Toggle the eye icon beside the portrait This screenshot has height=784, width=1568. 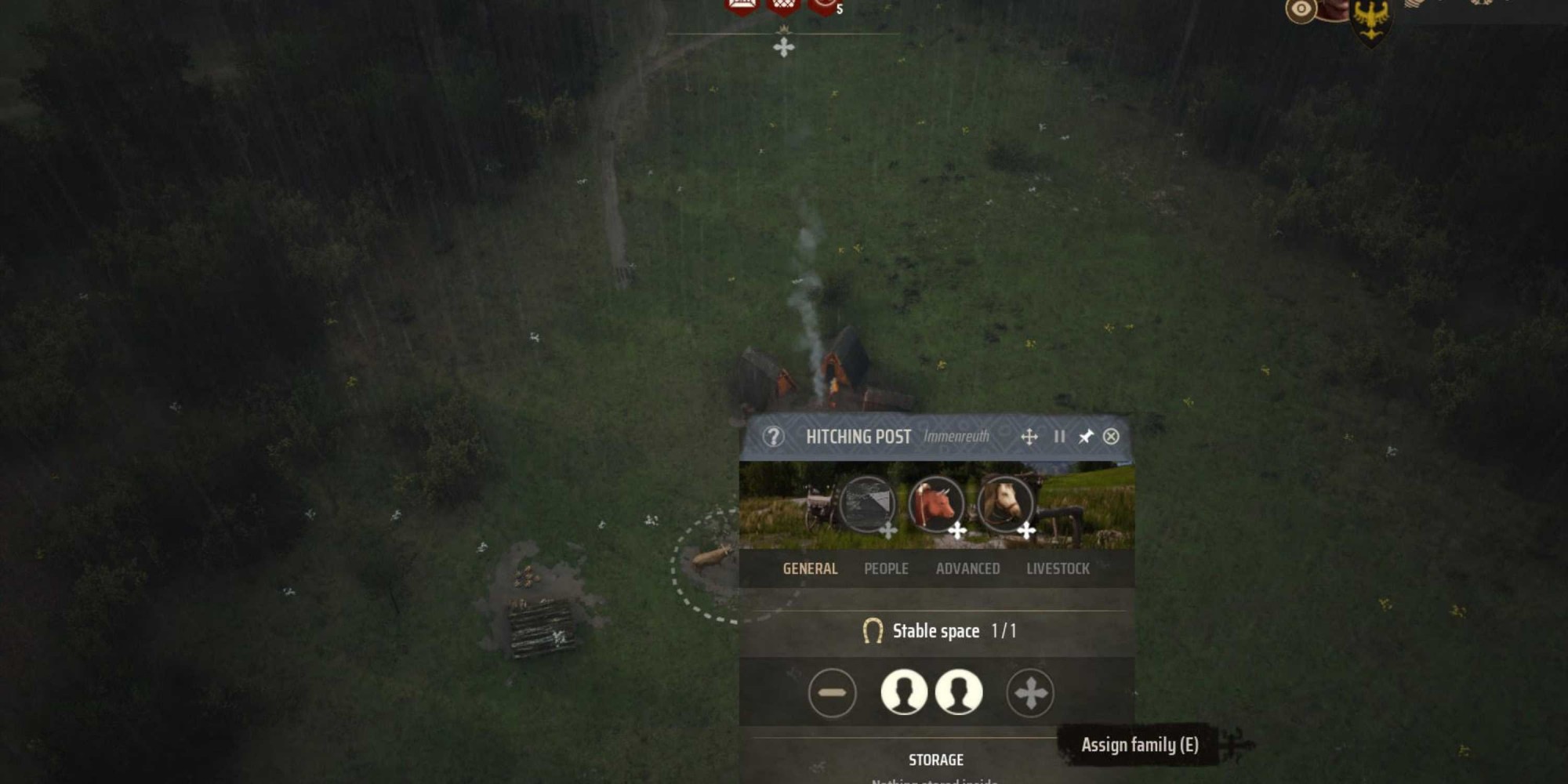click(x=1301, y=10)
